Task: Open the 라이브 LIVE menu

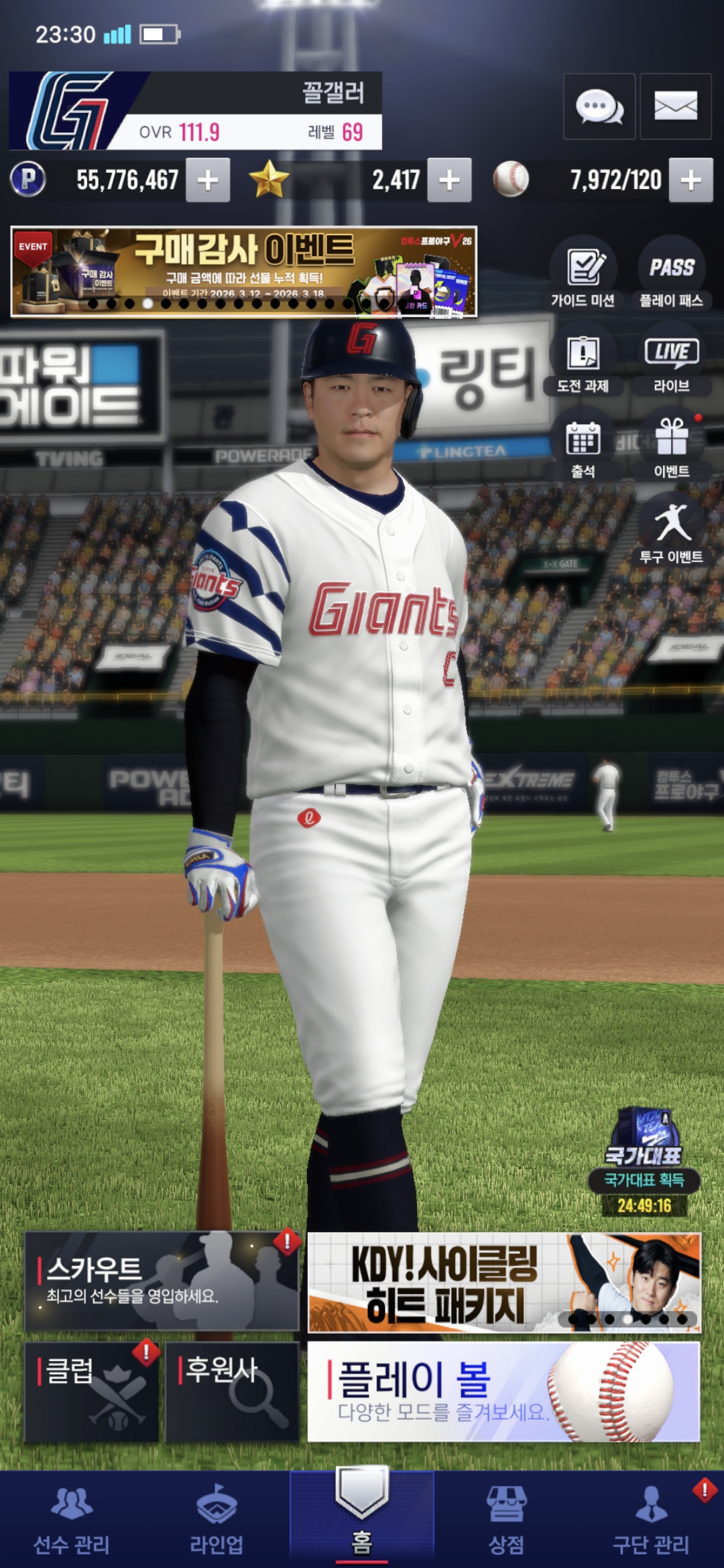Action: (671, 359)
